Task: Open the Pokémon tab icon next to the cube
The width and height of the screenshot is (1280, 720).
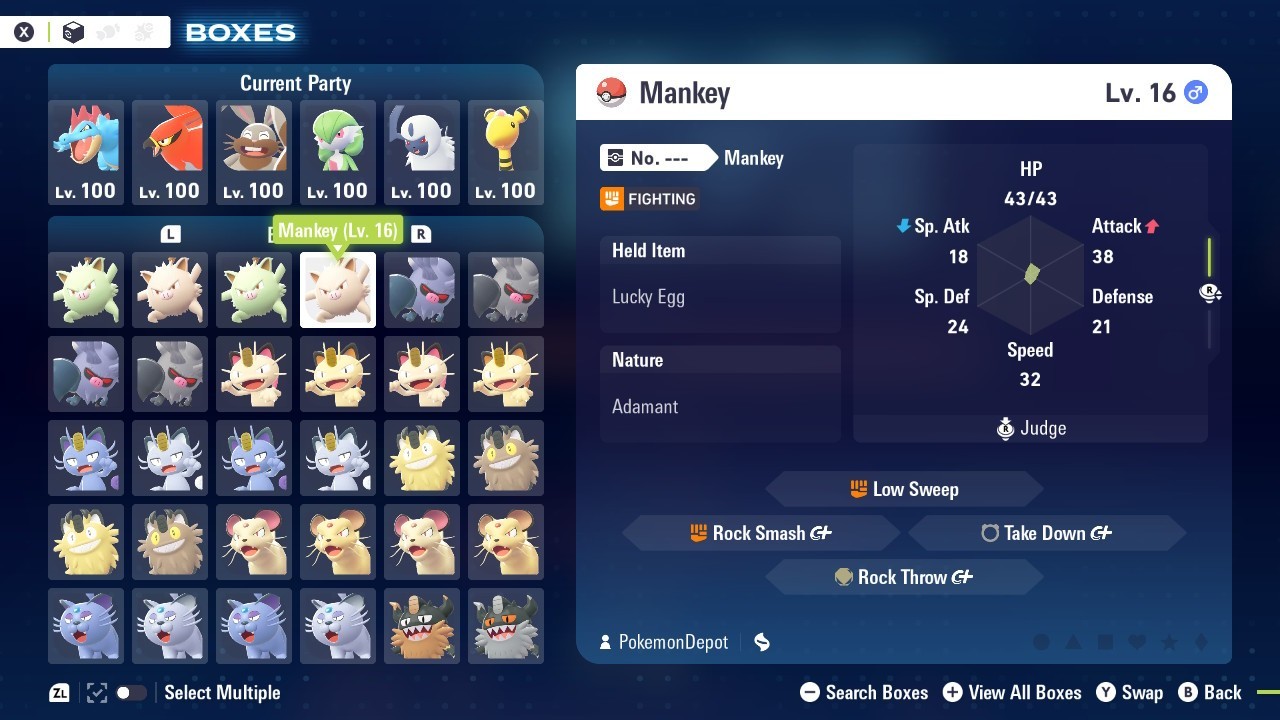Action: (108, 32)
